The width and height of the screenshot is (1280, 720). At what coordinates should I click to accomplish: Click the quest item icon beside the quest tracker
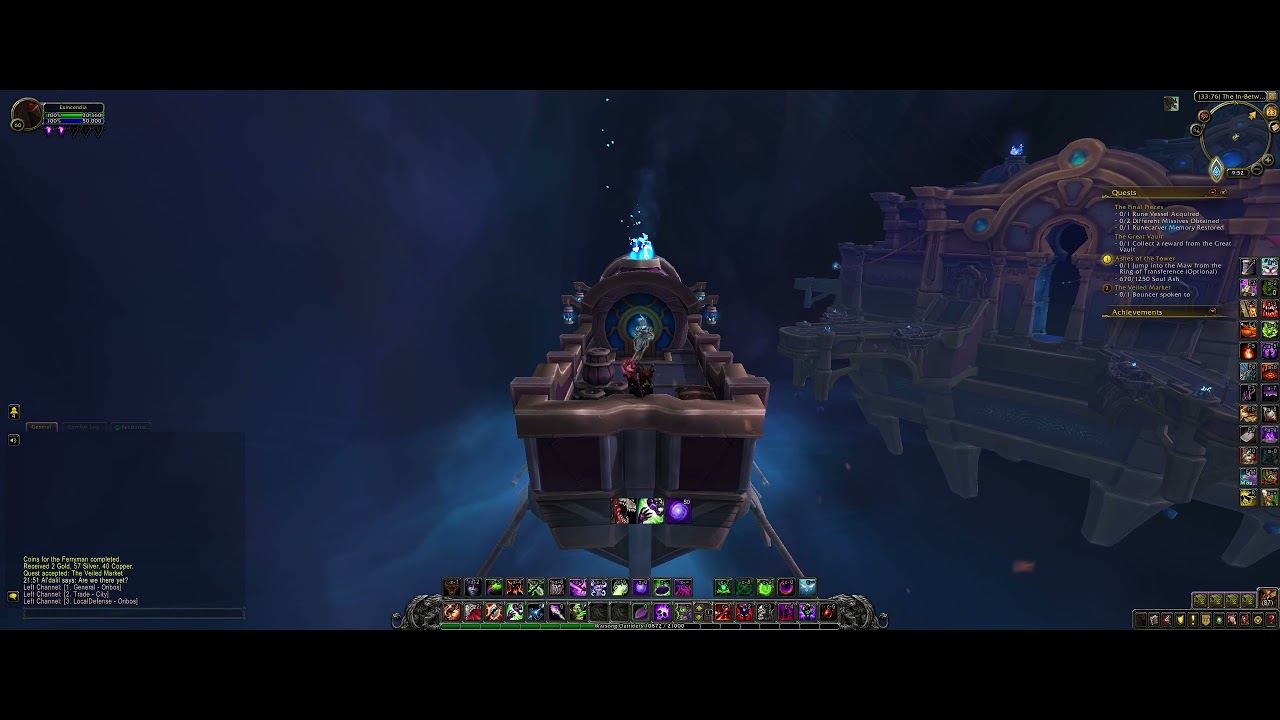tap(1246, 265)
